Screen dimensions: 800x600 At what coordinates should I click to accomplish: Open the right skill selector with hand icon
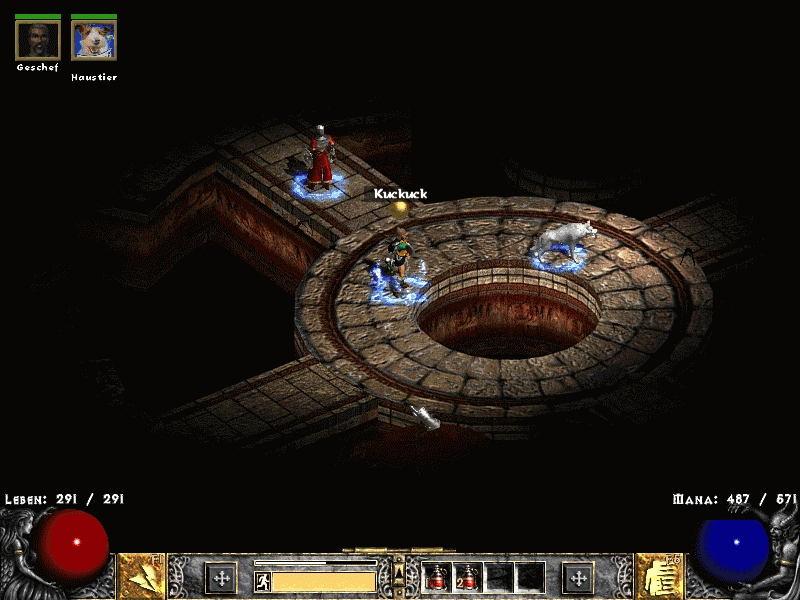[x=659, y=576]
